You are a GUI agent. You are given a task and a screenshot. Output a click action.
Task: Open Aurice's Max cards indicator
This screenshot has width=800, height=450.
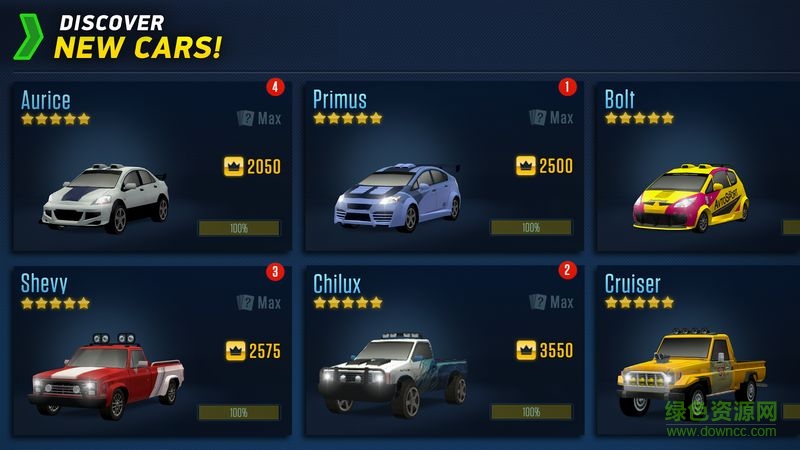259,118
